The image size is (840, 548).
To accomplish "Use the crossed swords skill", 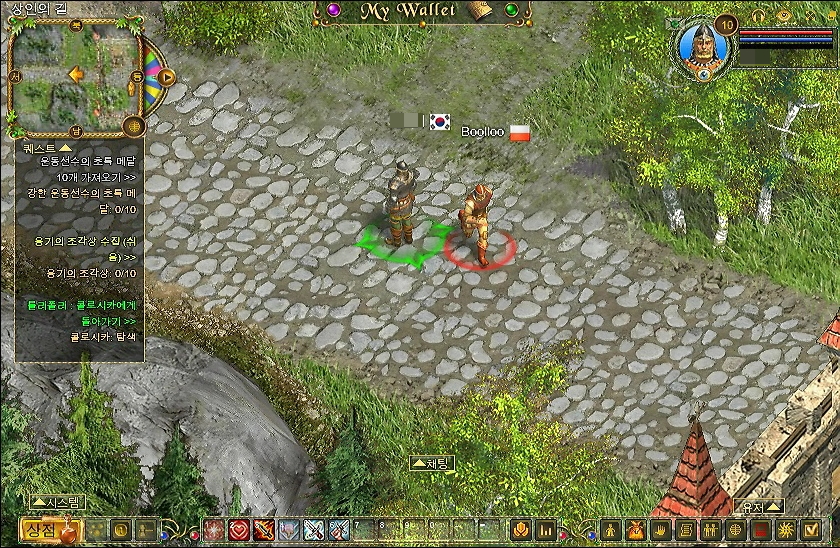I will [314, 530].
